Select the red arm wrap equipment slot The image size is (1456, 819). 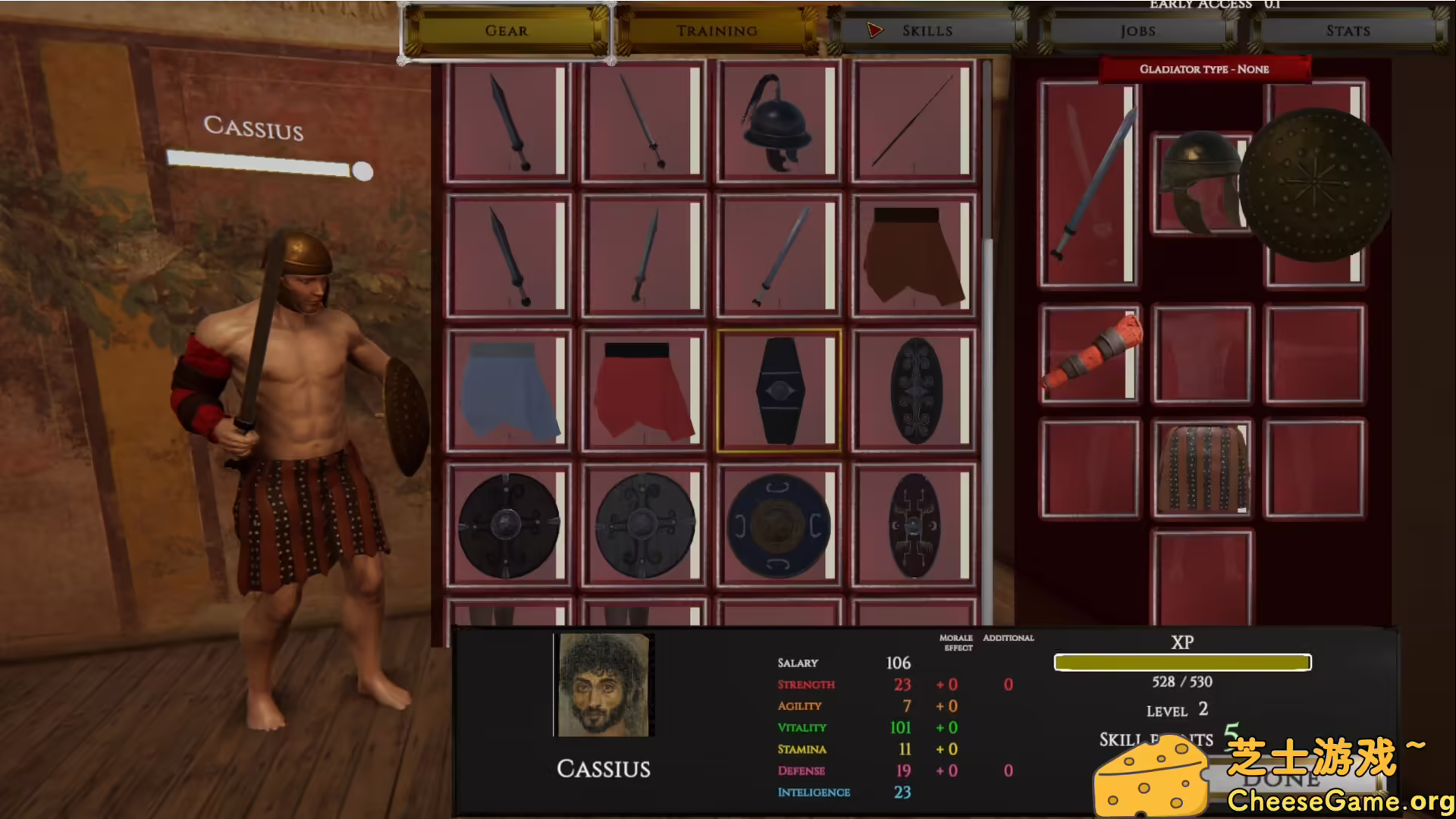click(x=1089, y=351)
